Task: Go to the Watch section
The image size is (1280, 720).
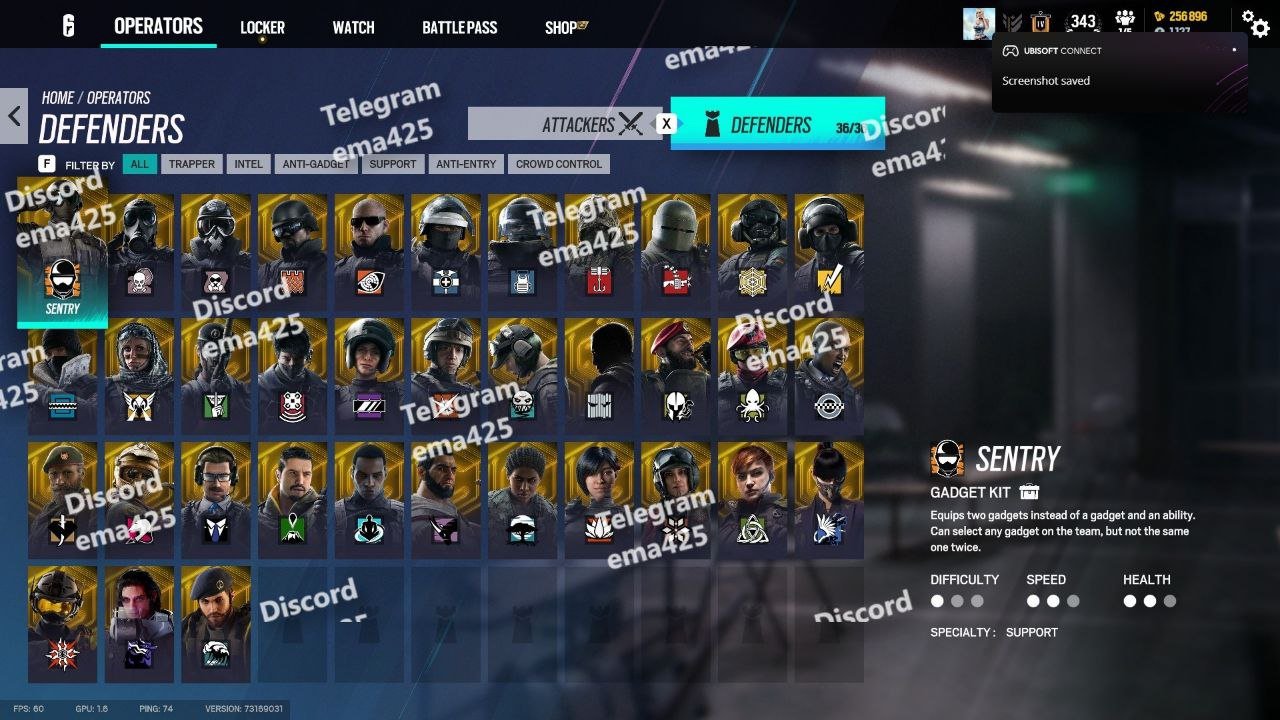Action: [x=353, y=27]
